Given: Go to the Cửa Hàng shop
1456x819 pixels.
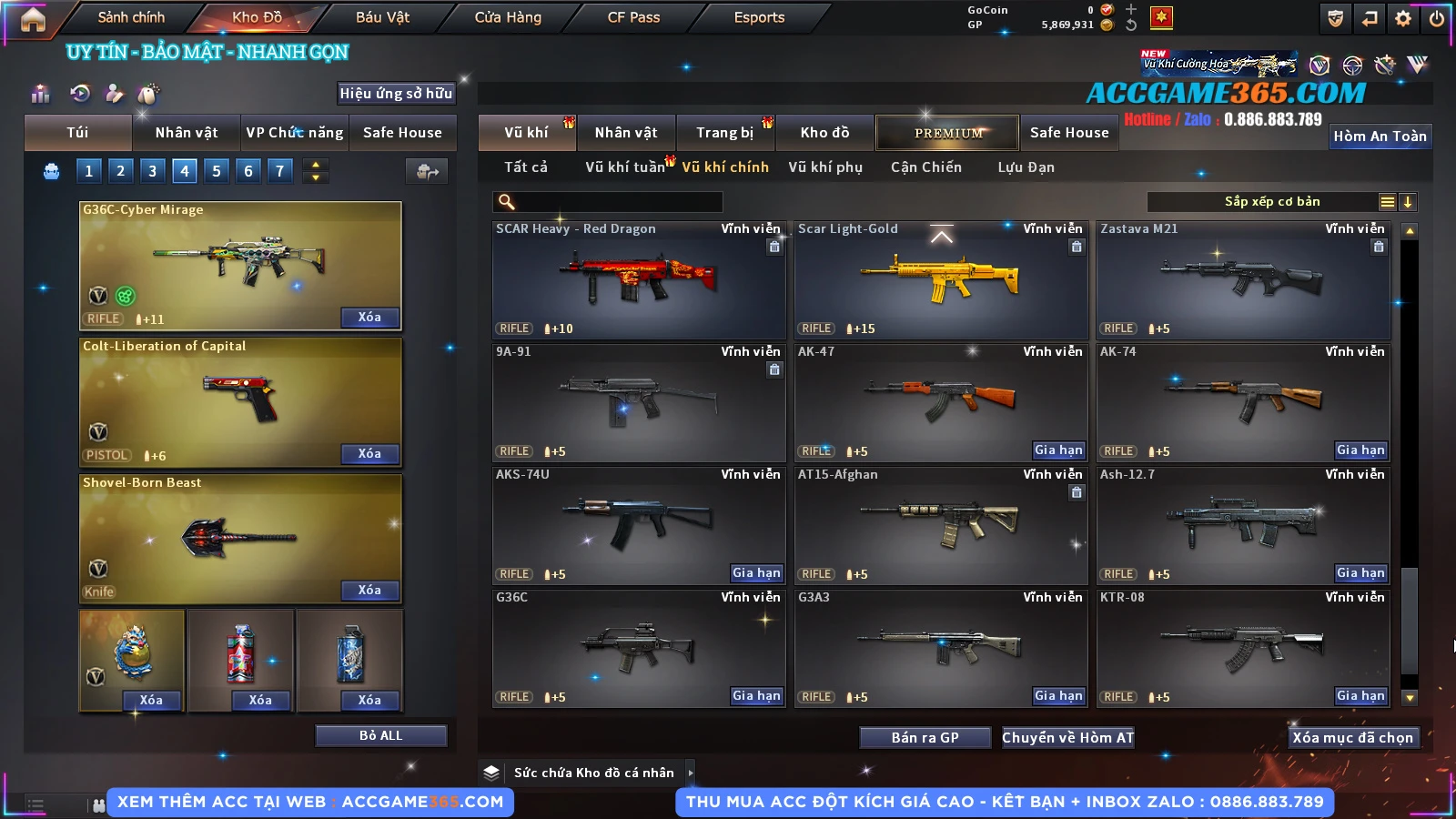Looking at the screenshot, I should pyautogui.click(x=508, y=17).
